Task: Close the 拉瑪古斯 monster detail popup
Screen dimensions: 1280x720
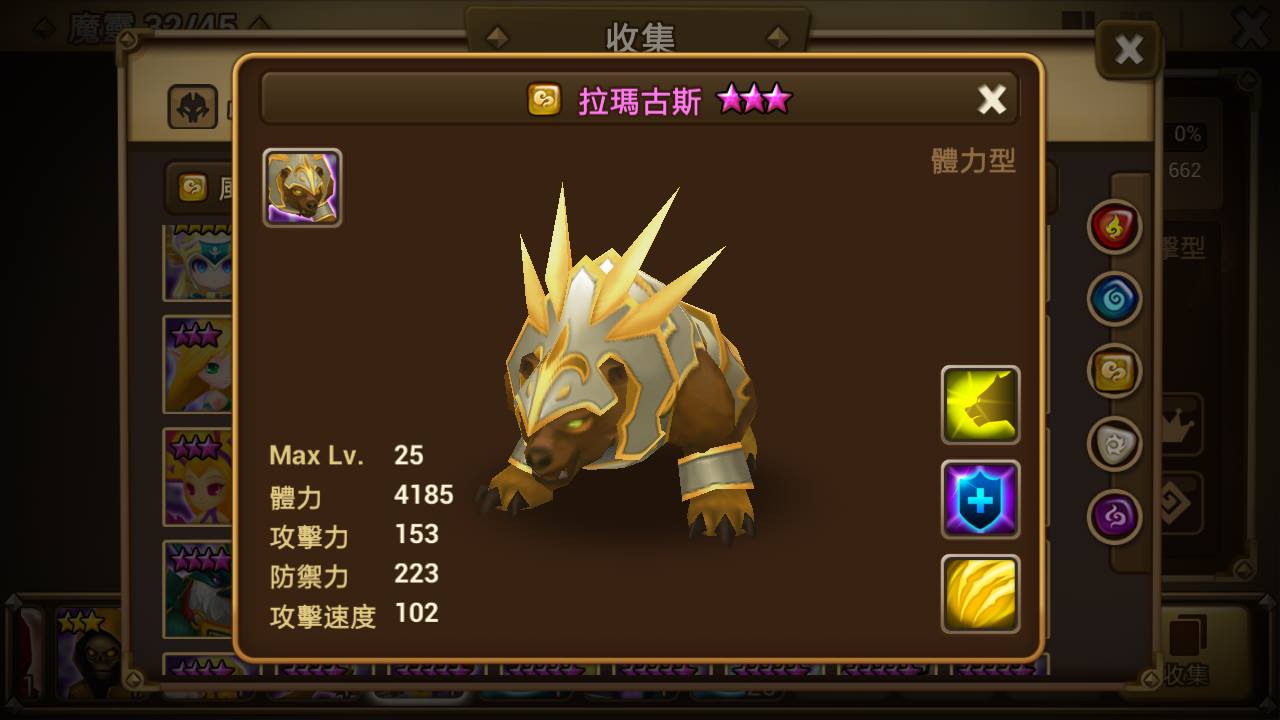Action: [x=991, y=99]
